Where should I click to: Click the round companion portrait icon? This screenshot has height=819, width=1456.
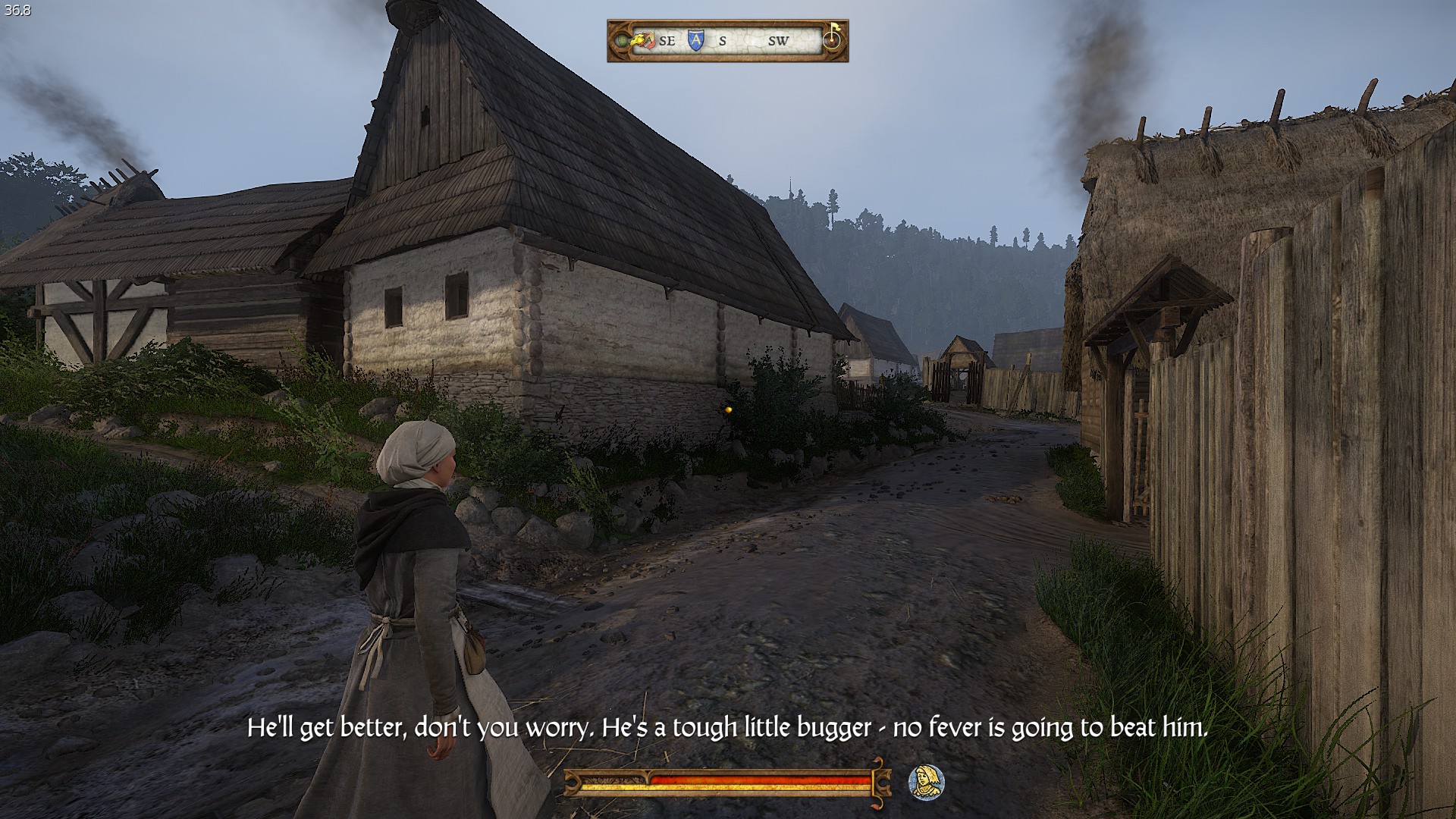pyautogui.click(x=925, y=782)
